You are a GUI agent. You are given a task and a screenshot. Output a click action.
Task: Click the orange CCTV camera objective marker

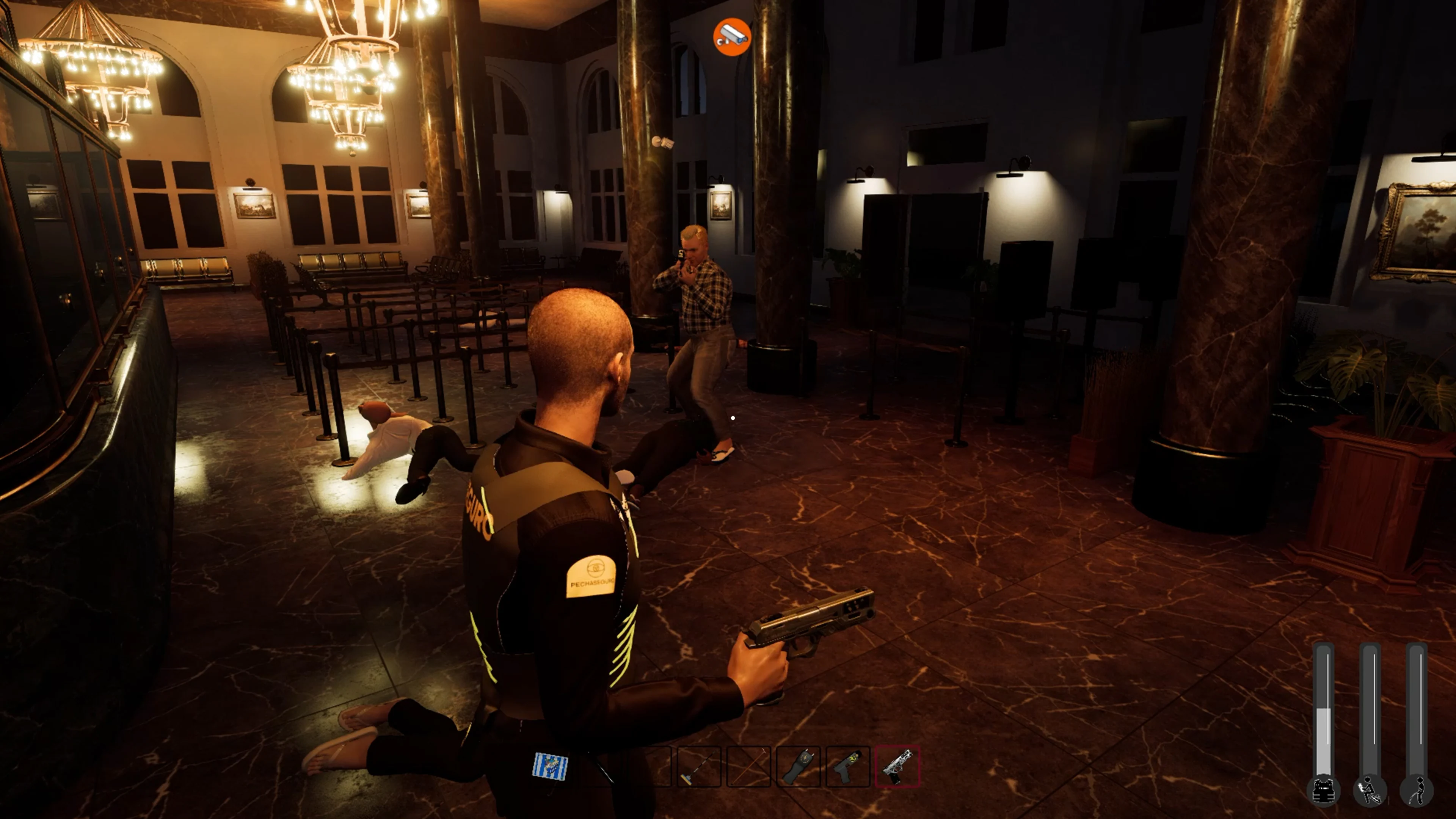[x=732, y=36]
